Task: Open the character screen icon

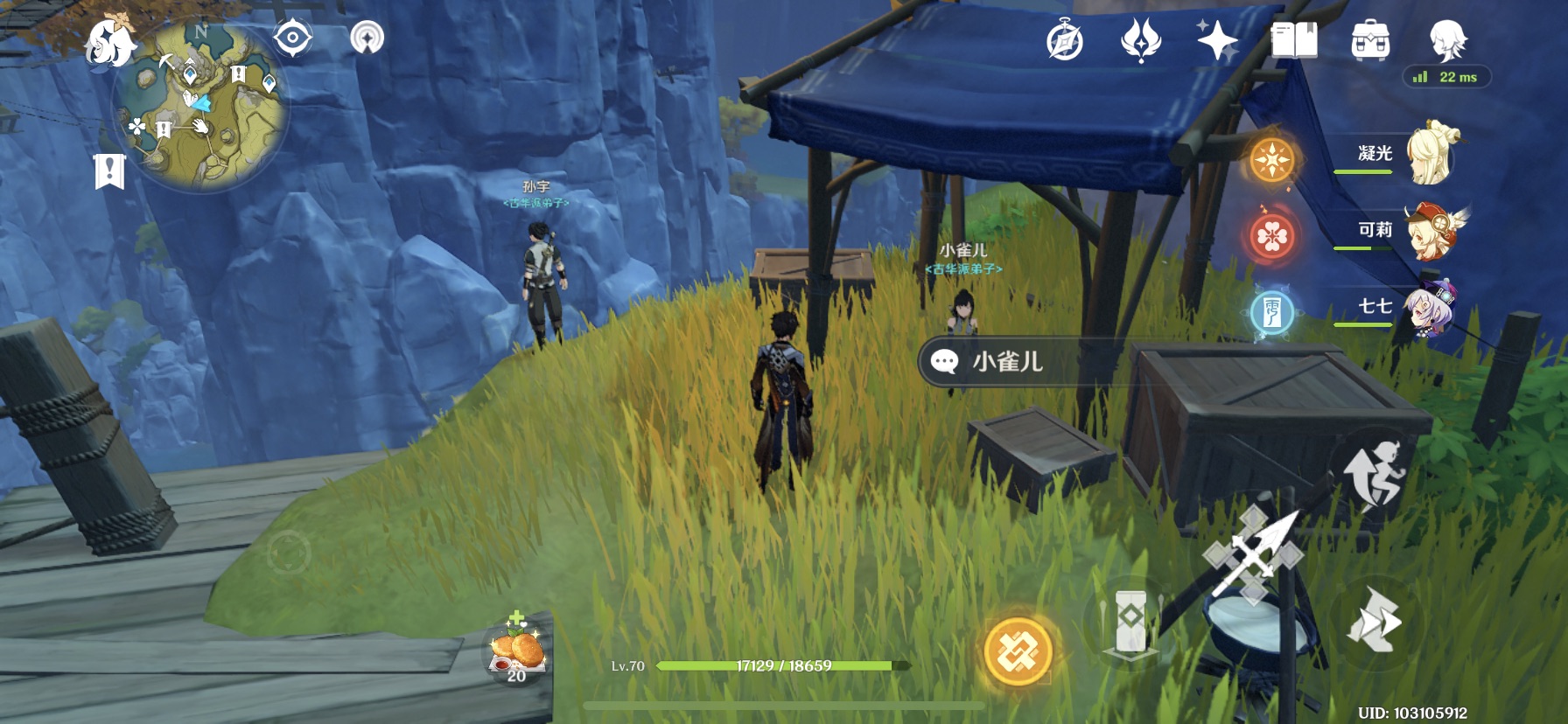Action: [1447, 39]
